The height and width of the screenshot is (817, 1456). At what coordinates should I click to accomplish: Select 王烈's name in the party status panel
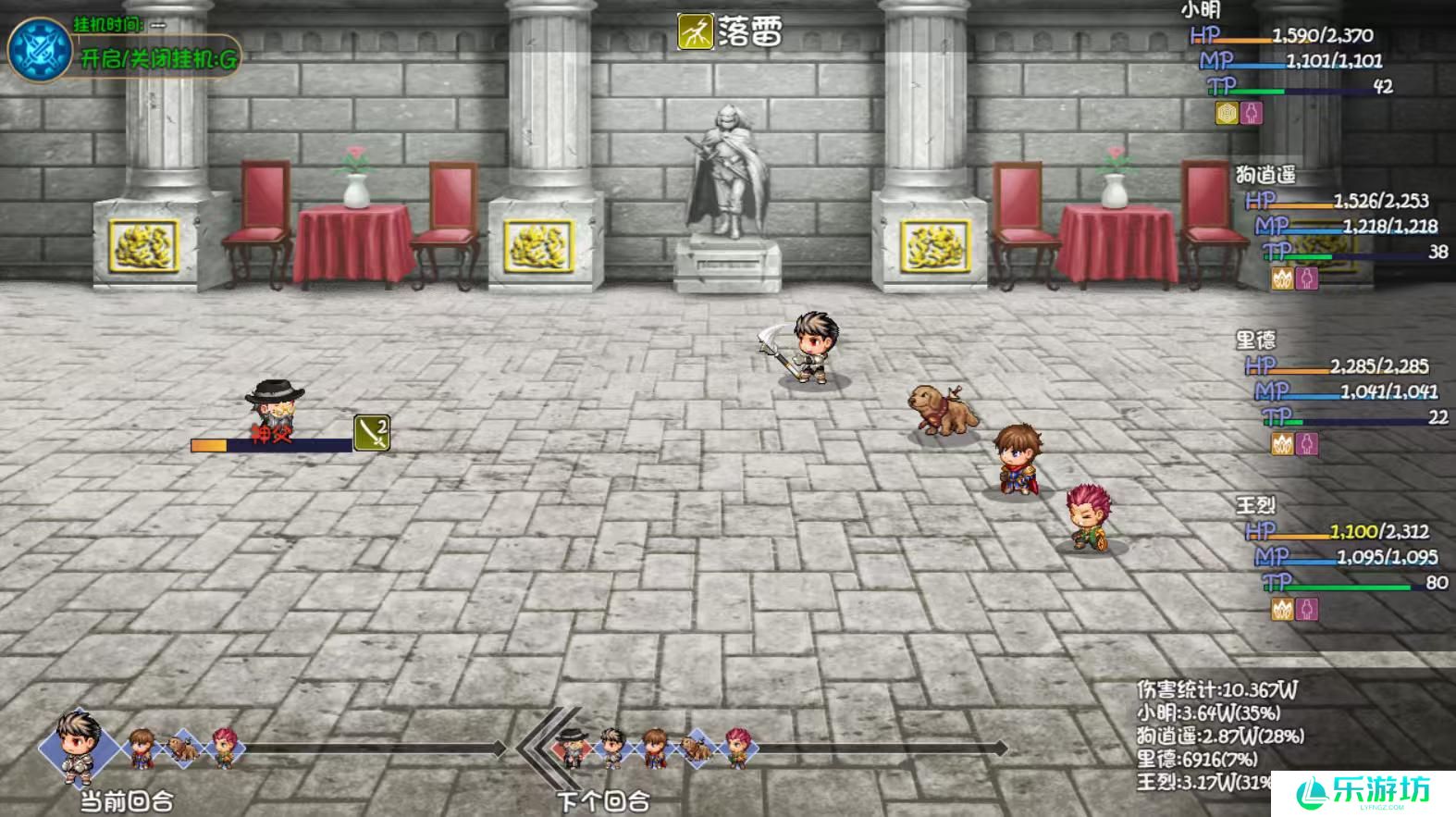pyautogui.click(x=1255, y=505)
